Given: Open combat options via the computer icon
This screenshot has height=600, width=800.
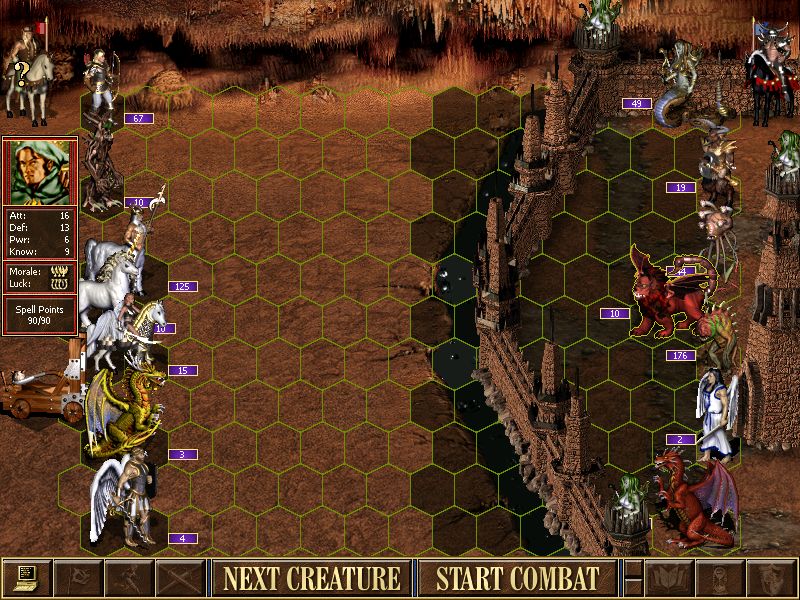Looking at the screenshot, I should (26, 578).
